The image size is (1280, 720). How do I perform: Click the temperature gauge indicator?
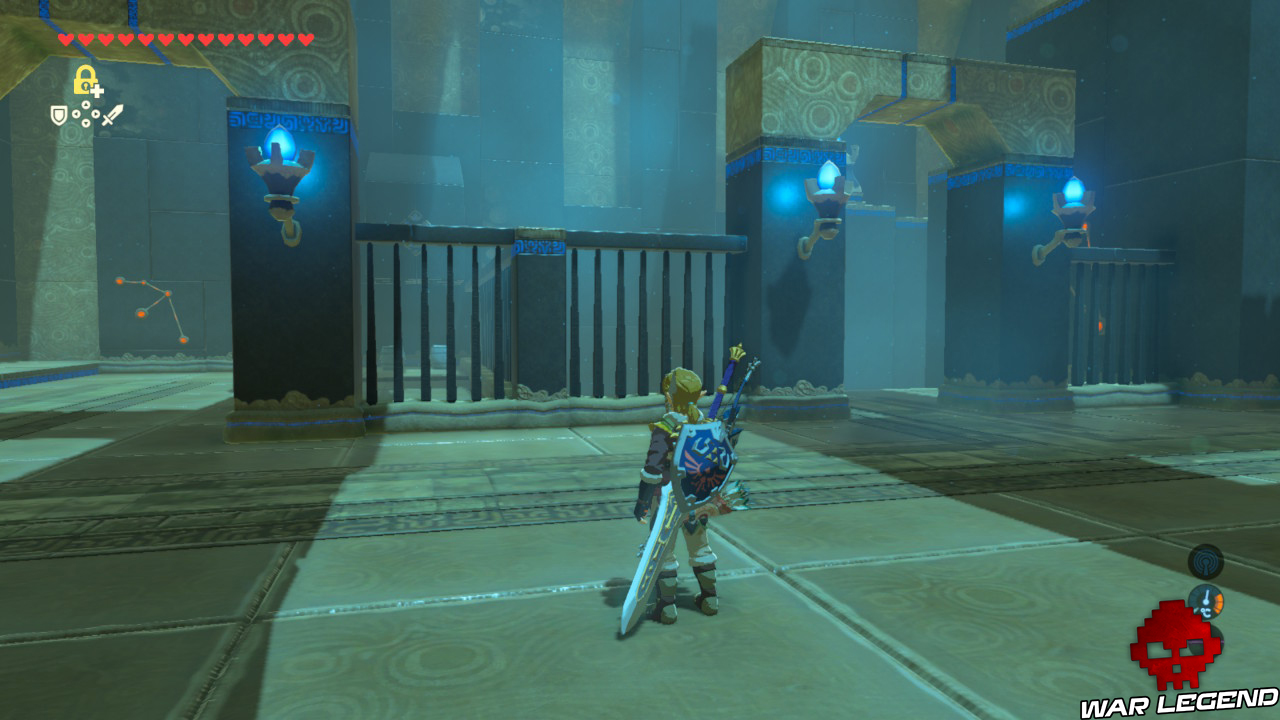pos(1206,600)
